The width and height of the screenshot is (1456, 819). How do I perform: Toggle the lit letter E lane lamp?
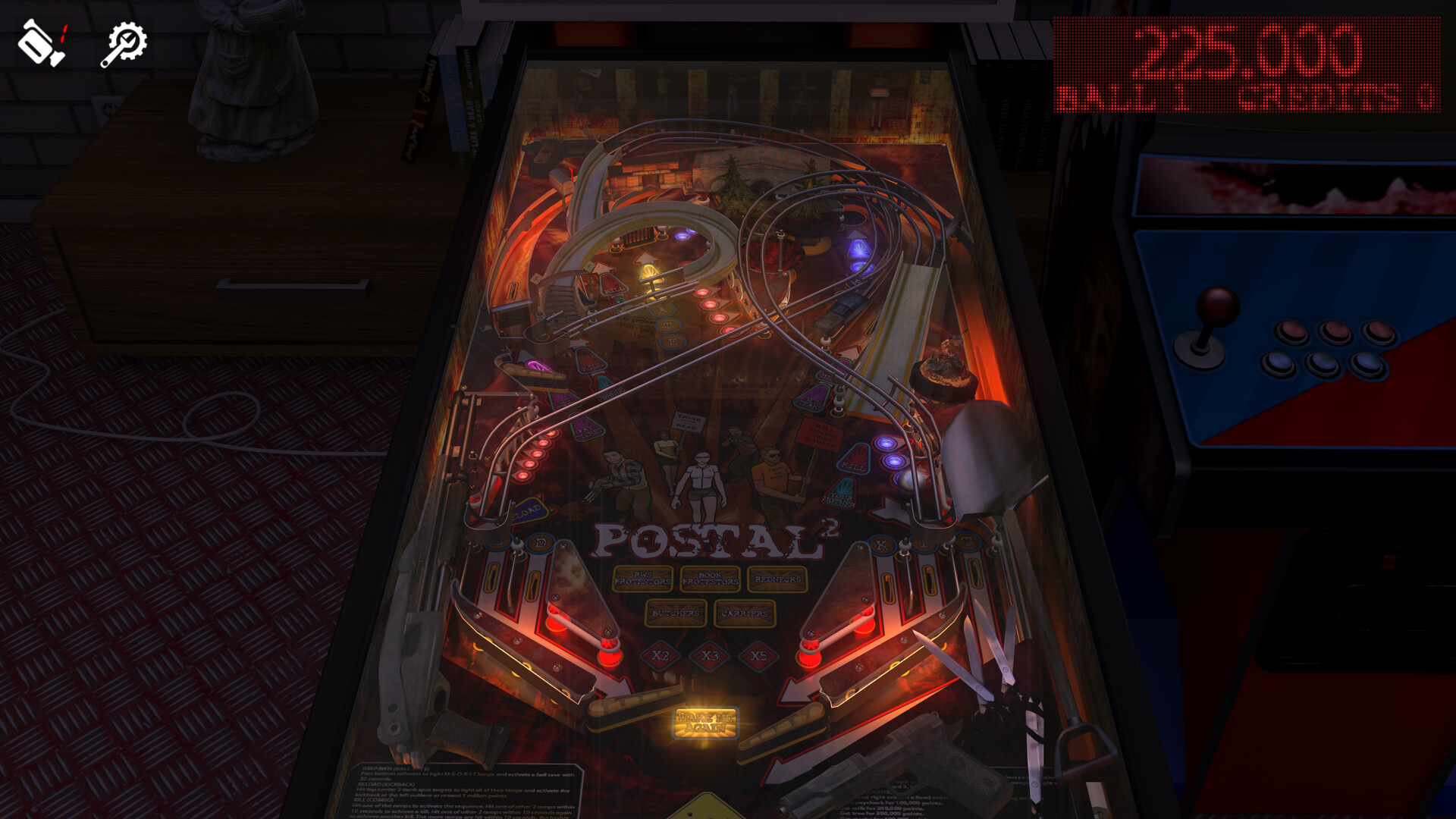click(x=672, y=340)
